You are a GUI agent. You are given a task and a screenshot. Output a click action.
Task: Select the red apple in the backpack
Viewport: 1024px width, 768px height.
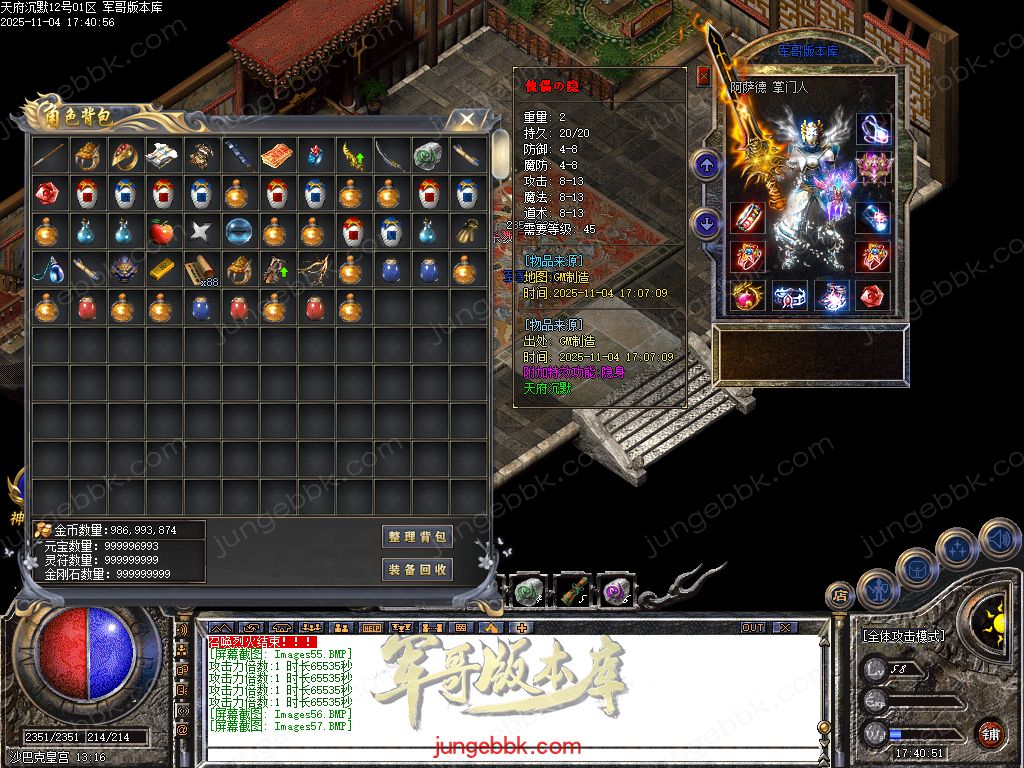(162, 232)
